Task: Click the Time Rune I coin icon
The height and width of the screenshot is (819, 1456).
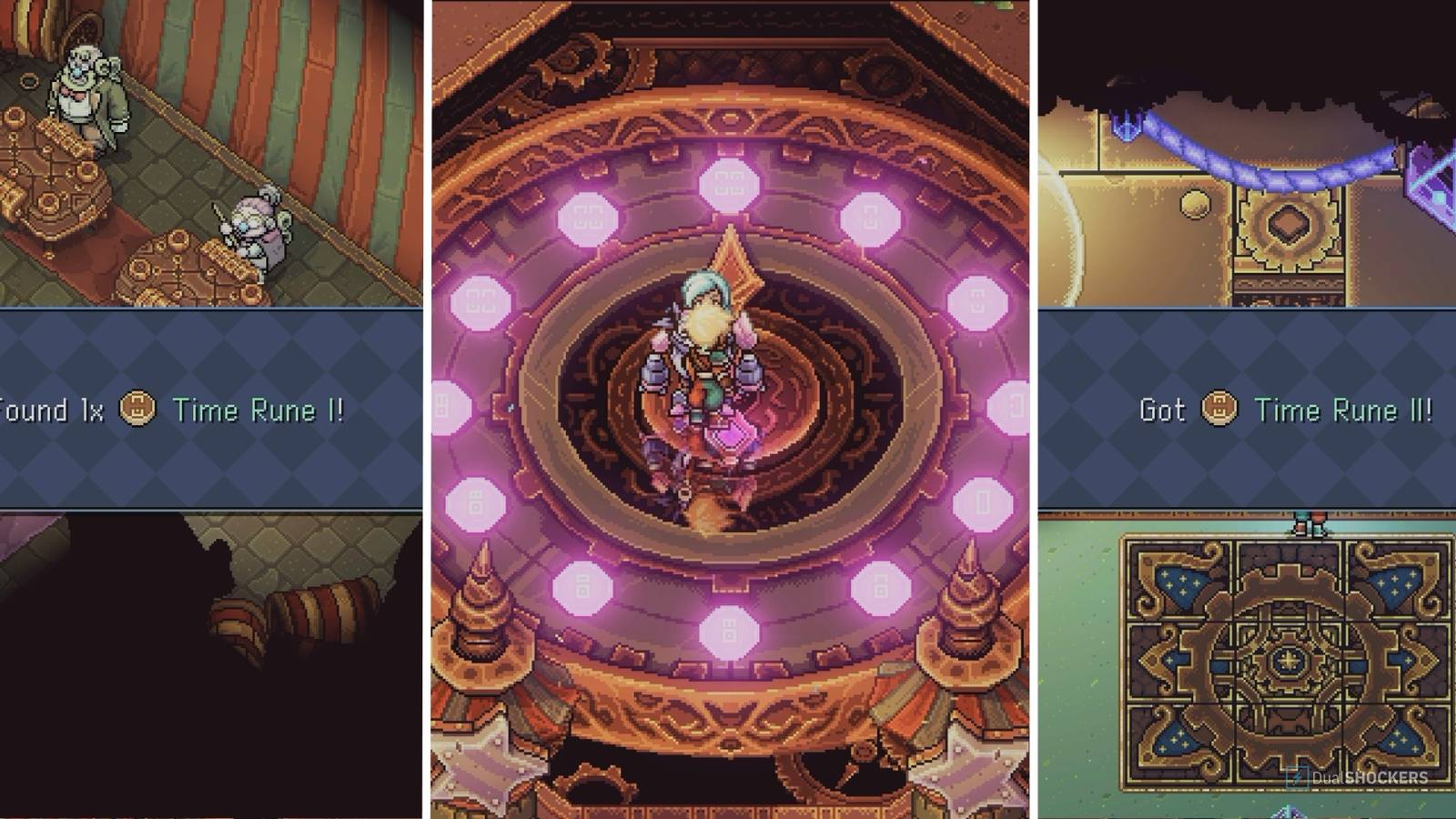Action: point(138,409)
